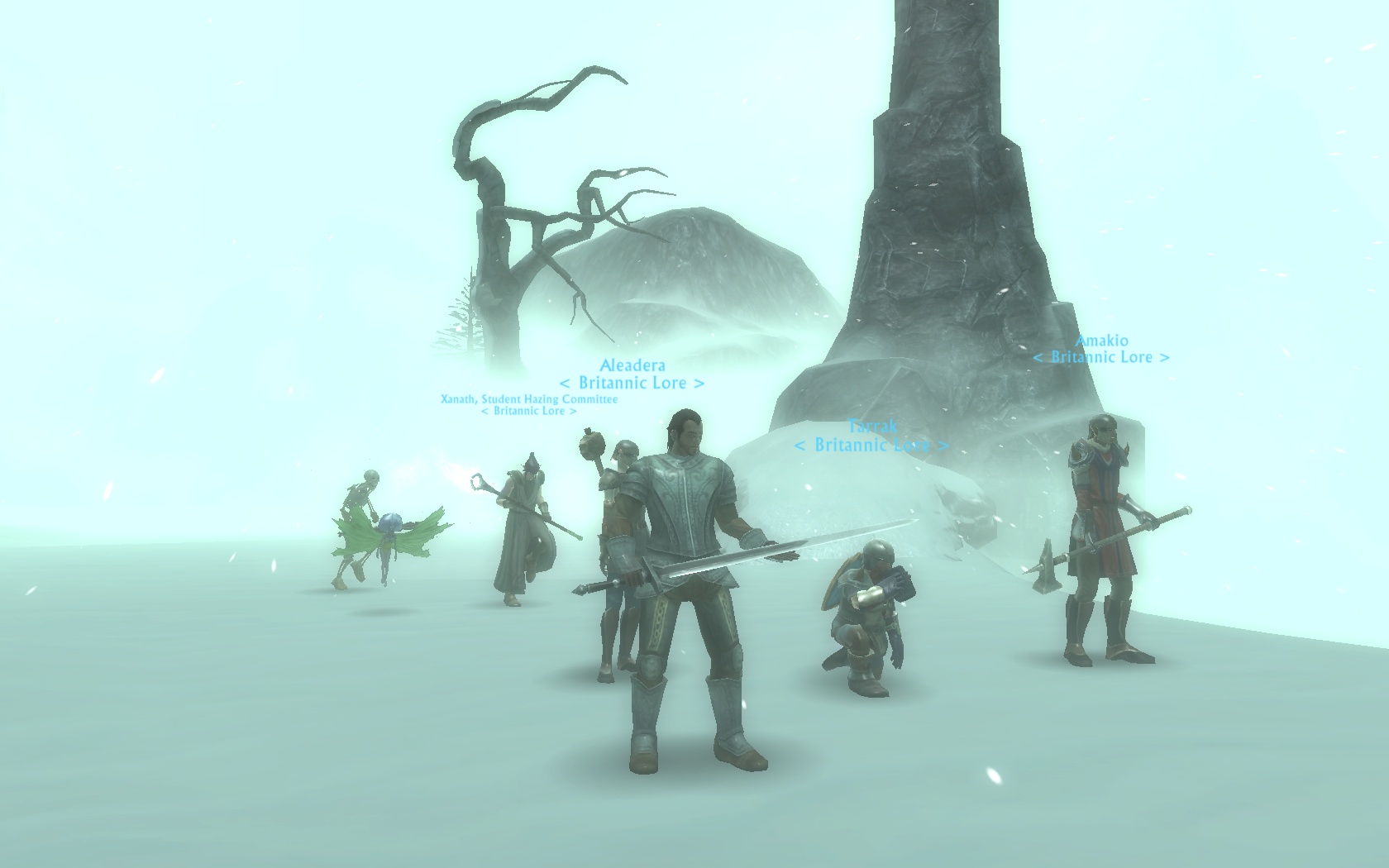The width and height of the screenshot is (1389, 868).
Task: Select the Amakio nameplate
Action: tap(1101, 341)
